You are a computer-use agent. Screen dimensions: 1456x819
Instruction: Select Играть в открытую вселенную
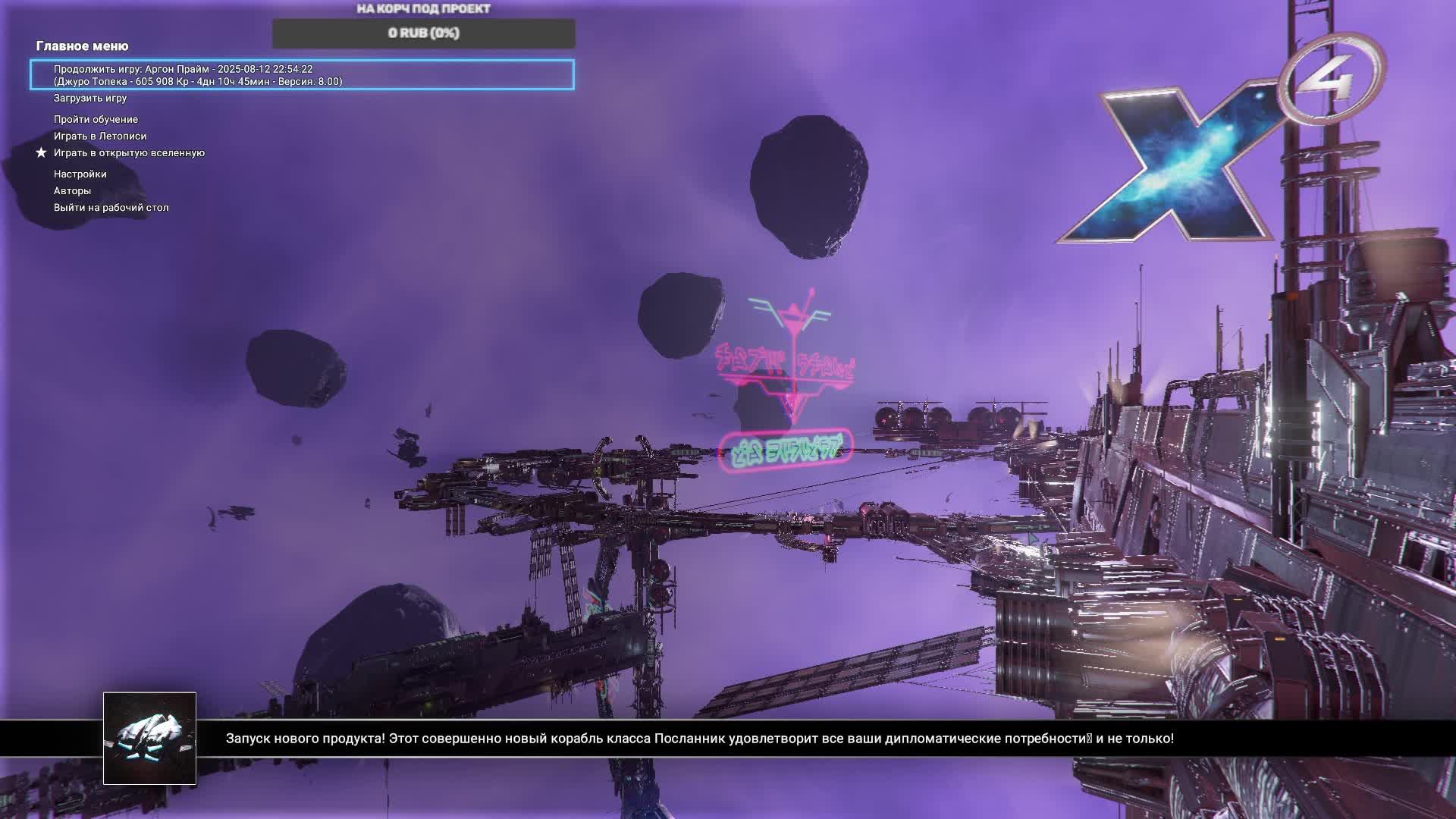coord(129,153)
